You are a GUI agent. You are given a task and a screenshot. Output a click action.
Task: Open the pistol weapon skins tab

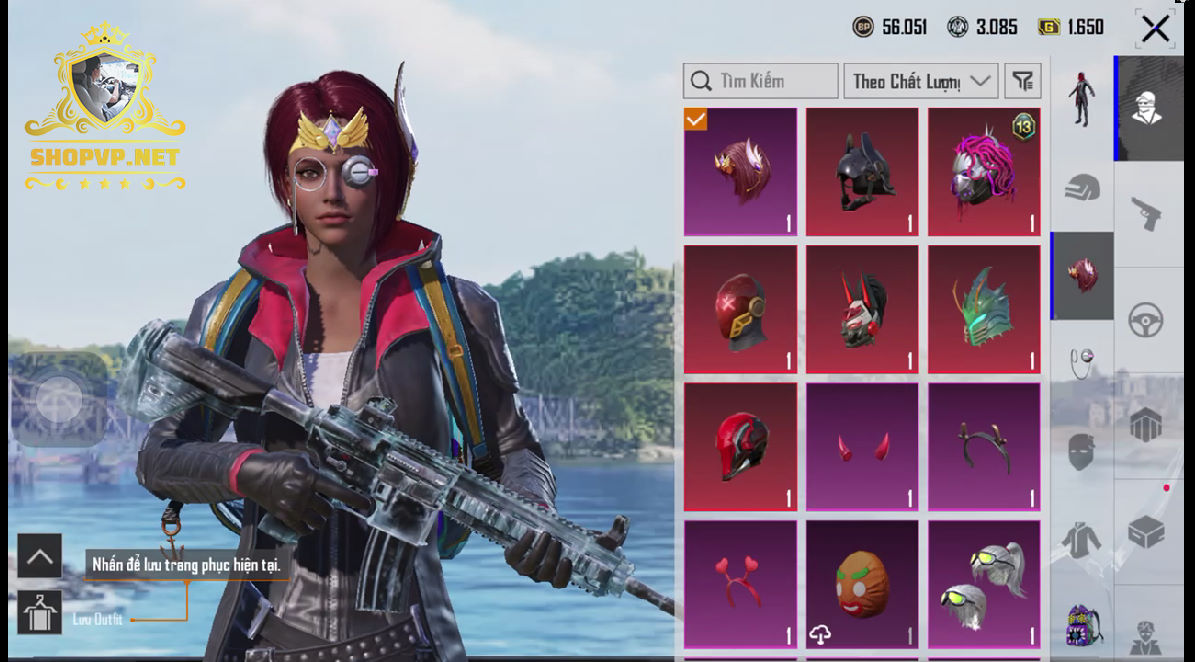tap(1146, 213)
